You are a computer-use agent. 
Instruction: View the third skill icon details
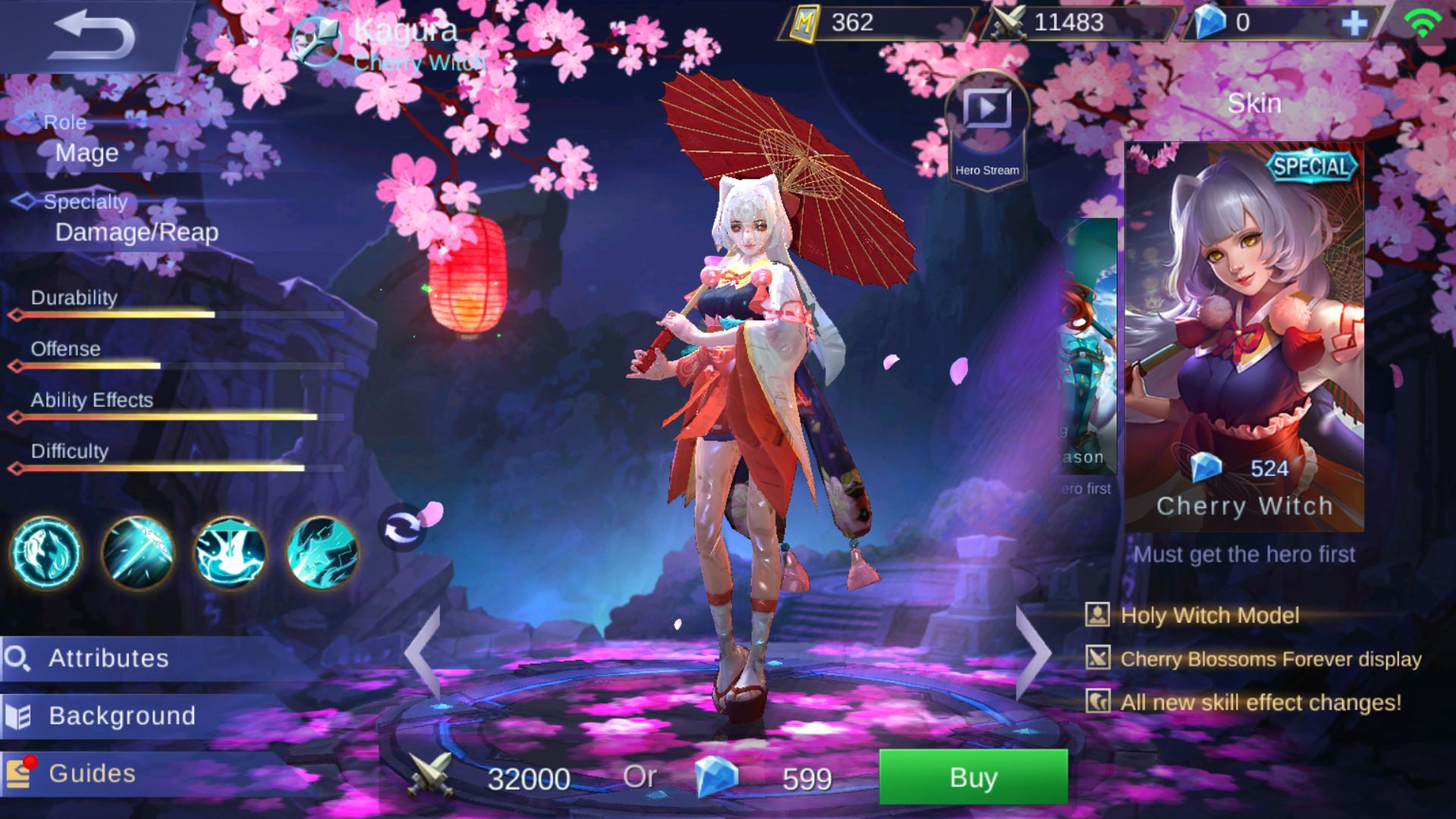[x=228, y=554]
